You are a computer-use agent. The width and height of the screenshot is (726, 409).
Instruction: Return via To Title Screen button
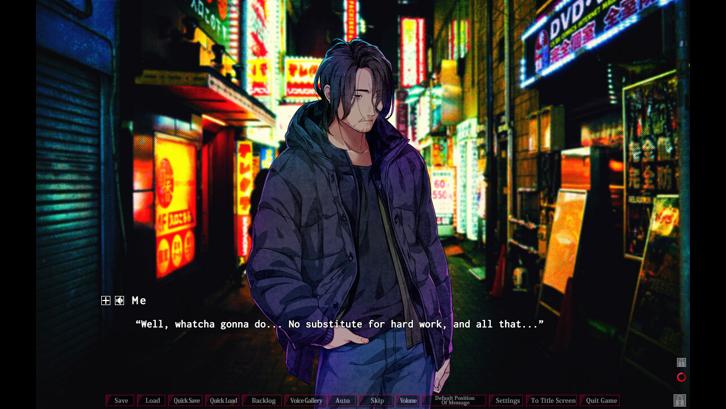[552, 401]
